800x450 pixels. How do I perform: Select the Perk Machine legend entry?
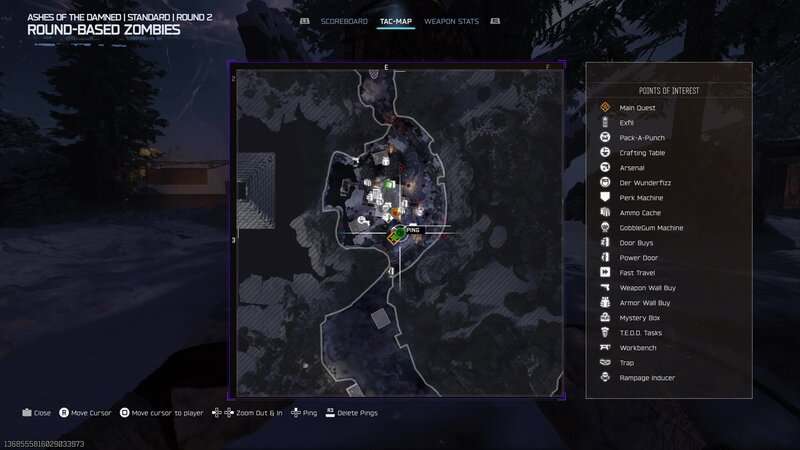tap(641, 198)
